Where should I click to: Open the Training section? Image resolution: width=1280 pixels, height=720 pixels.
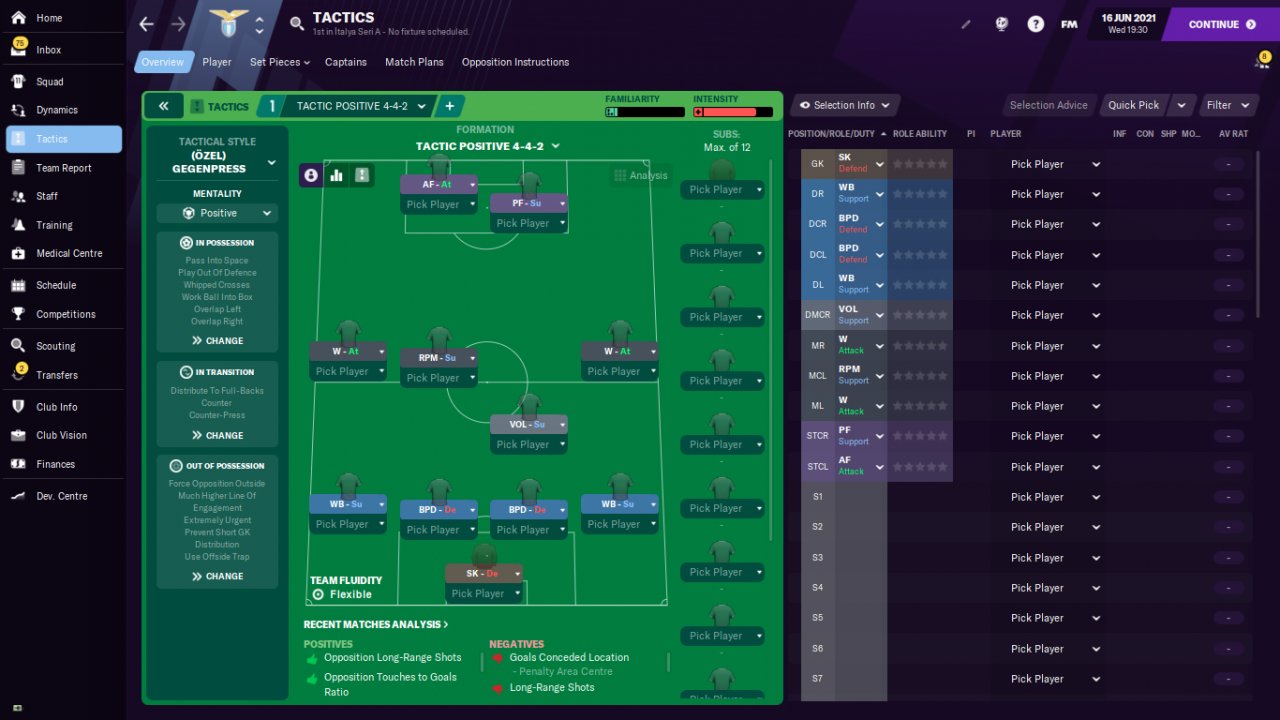tap(54, 225)
